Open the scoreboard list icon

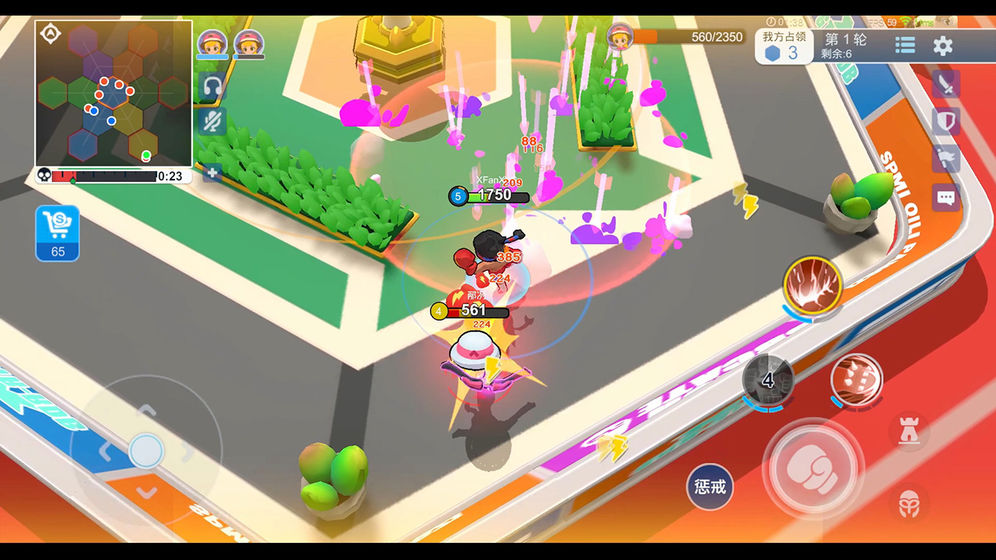(905, 45)
